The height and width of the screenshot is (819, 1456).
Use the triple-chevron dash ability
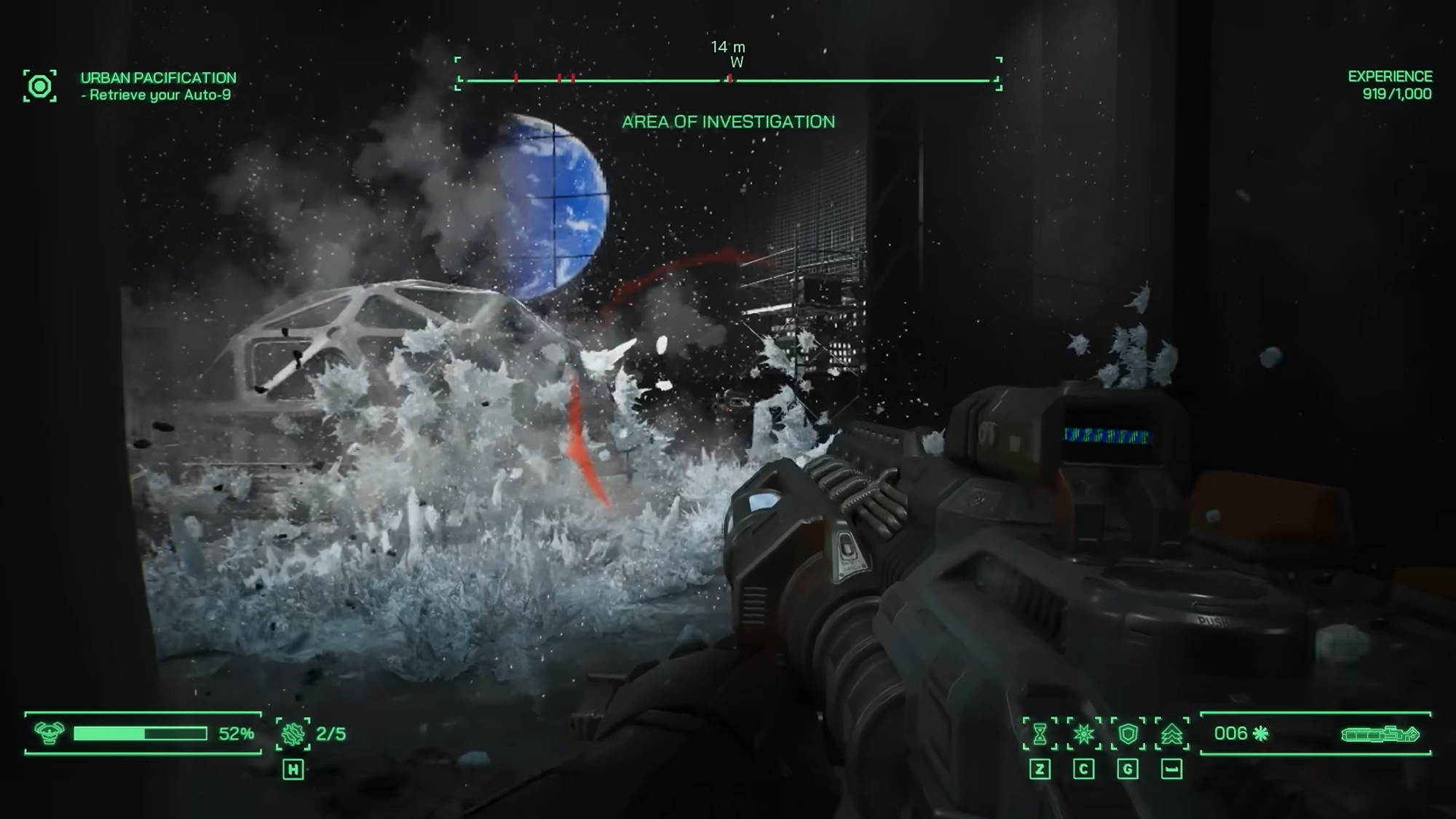click(1171, 734)
